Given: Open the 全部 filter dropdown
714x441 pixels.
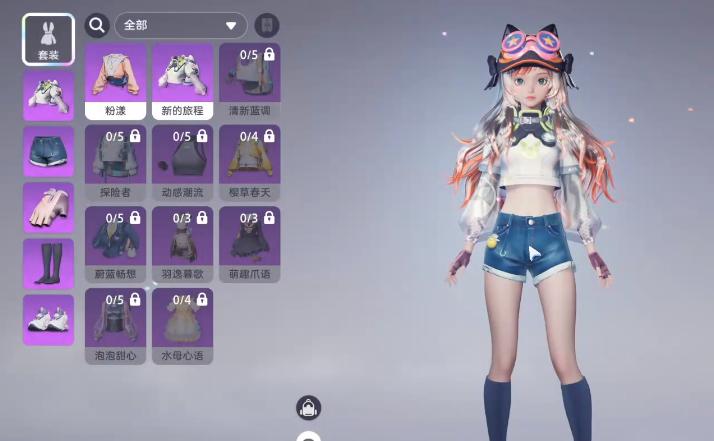Looking at the screenshot, I should point(181,25).
